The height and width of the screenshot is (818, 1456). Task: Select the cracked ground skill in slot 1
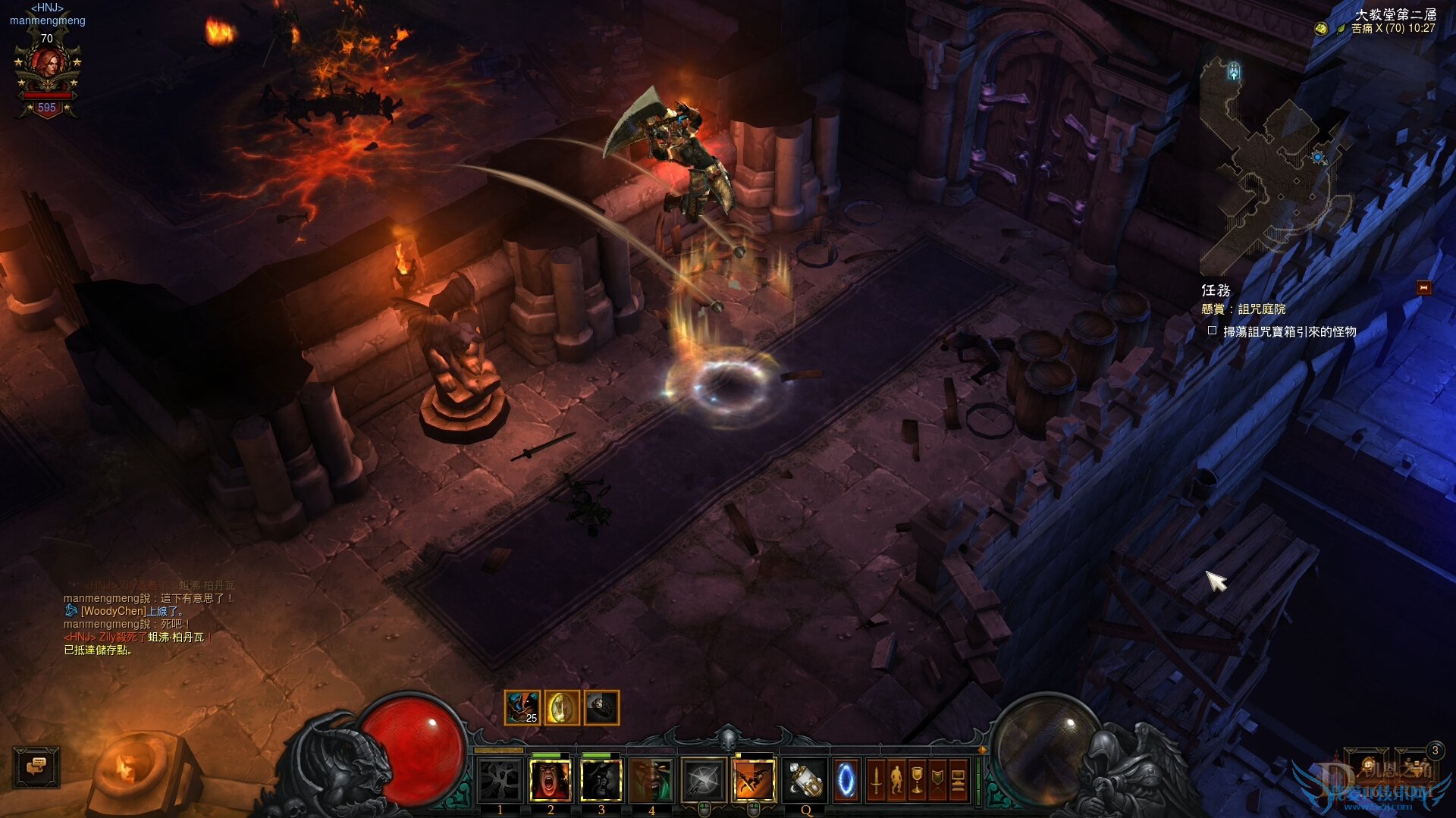point(500,780)
